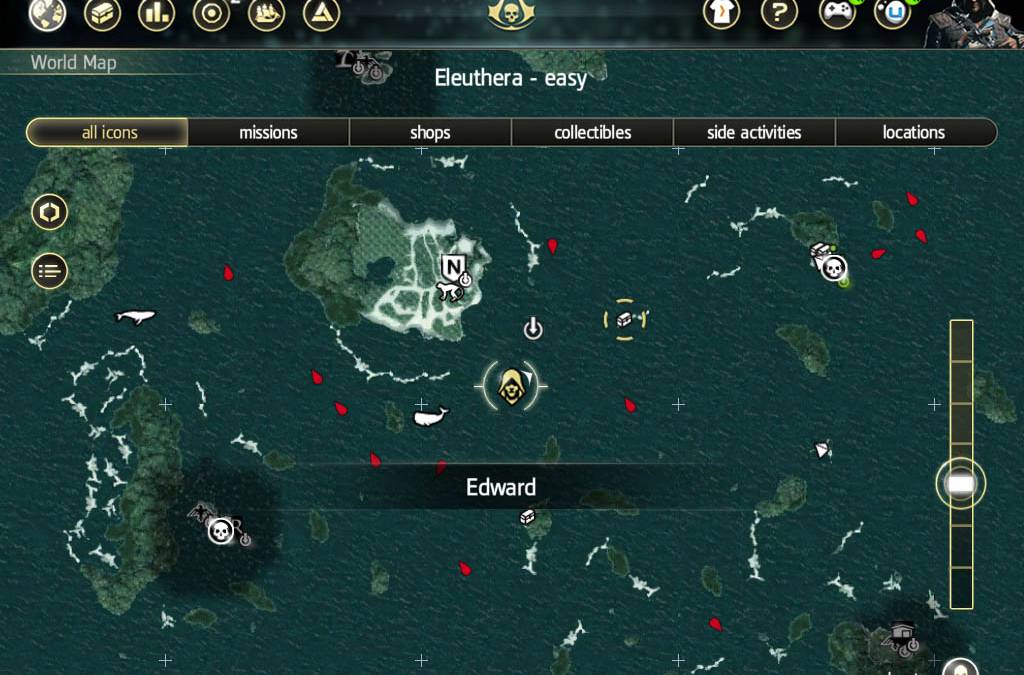The height and width of the screenshot is (675, 1024).
Task: Click the list legend button on map
Action: coord(50,270)
